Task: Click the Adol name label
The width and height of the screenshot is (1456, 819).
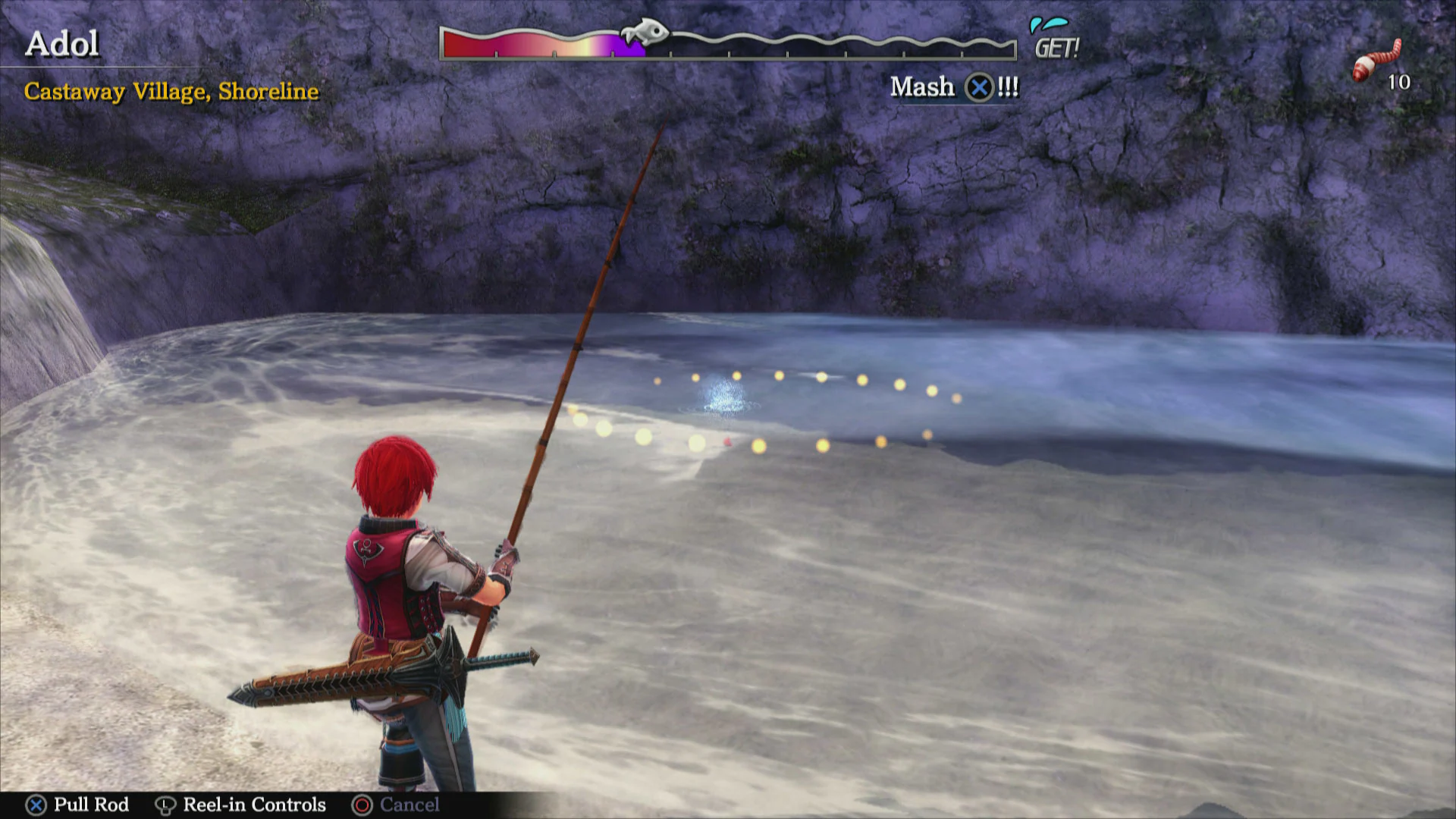Action: tap(64, 43)
